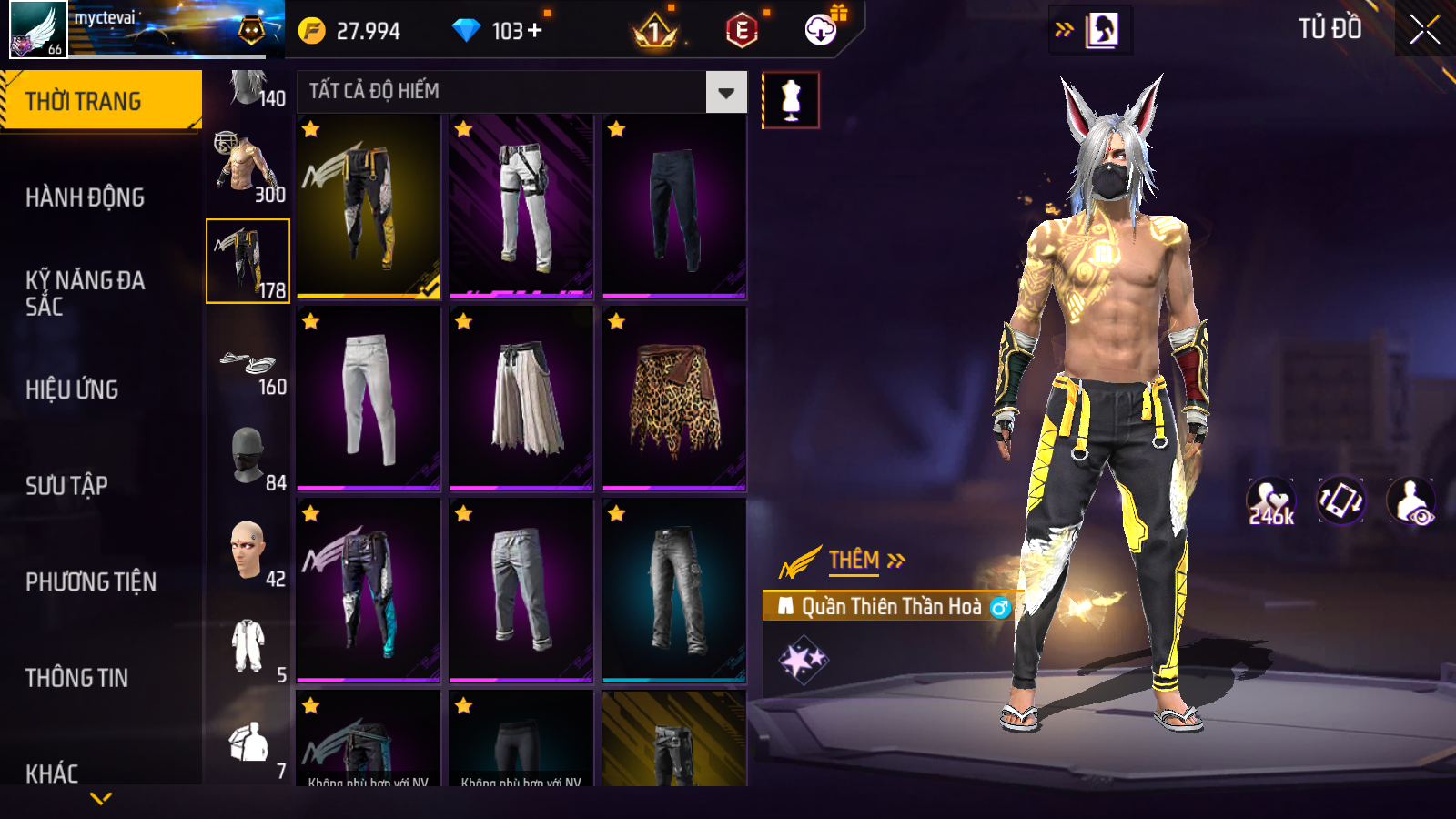Add diamonds with the plus button
The width and height of the screenshot is (1456, 819).
coord(535,31)
